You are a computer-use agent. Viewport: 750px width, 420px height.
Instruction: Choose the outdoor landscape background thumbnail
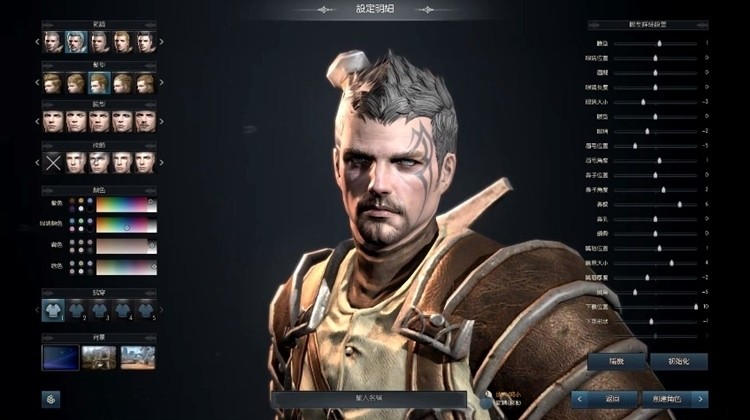[x=137, y=357]
